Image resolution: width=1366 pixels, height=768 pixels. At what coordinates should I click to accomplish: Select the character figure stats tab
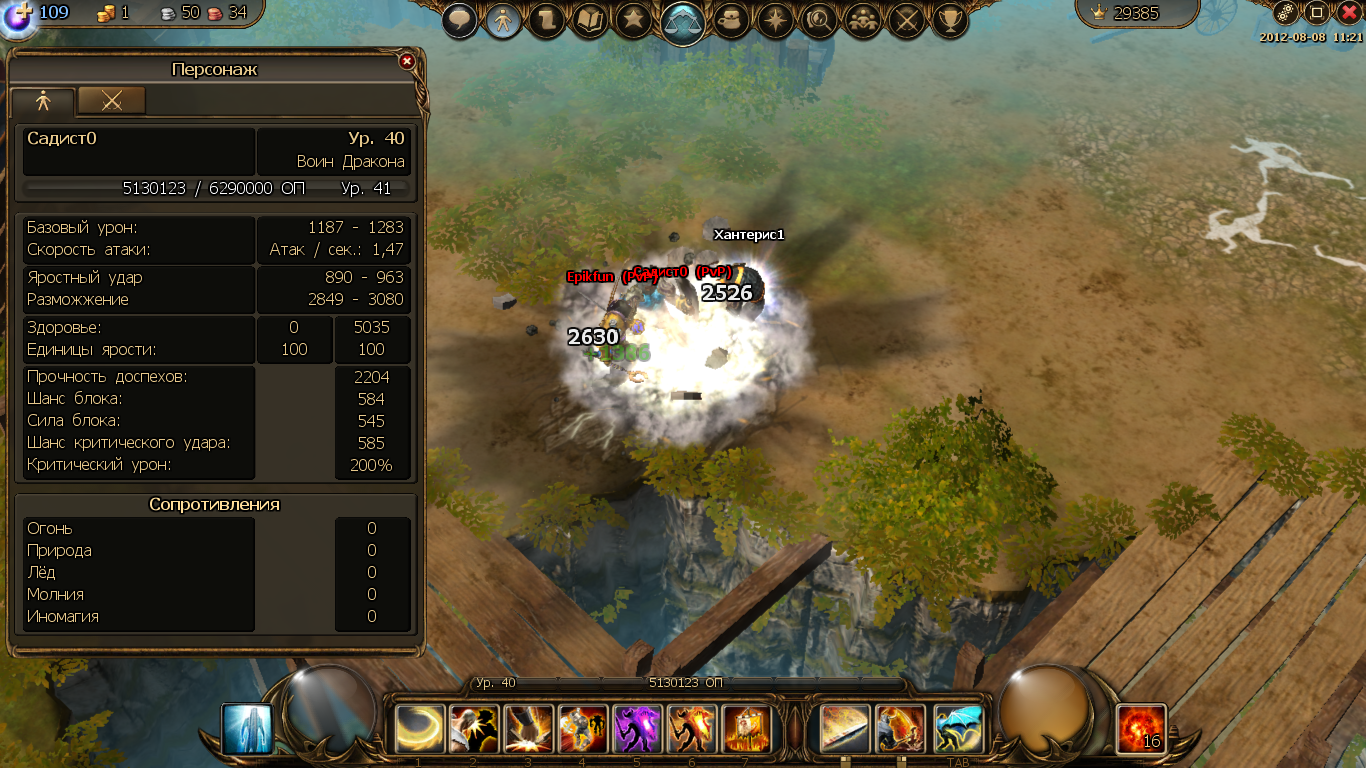pyautogui.click(x=43, y=101)
